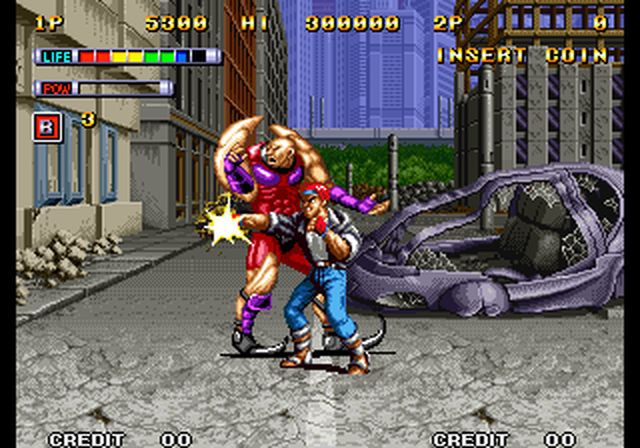Click the 2P Insert Coin prompt
The height and width of the screenshot is (448, 640).
coord(521,55)
